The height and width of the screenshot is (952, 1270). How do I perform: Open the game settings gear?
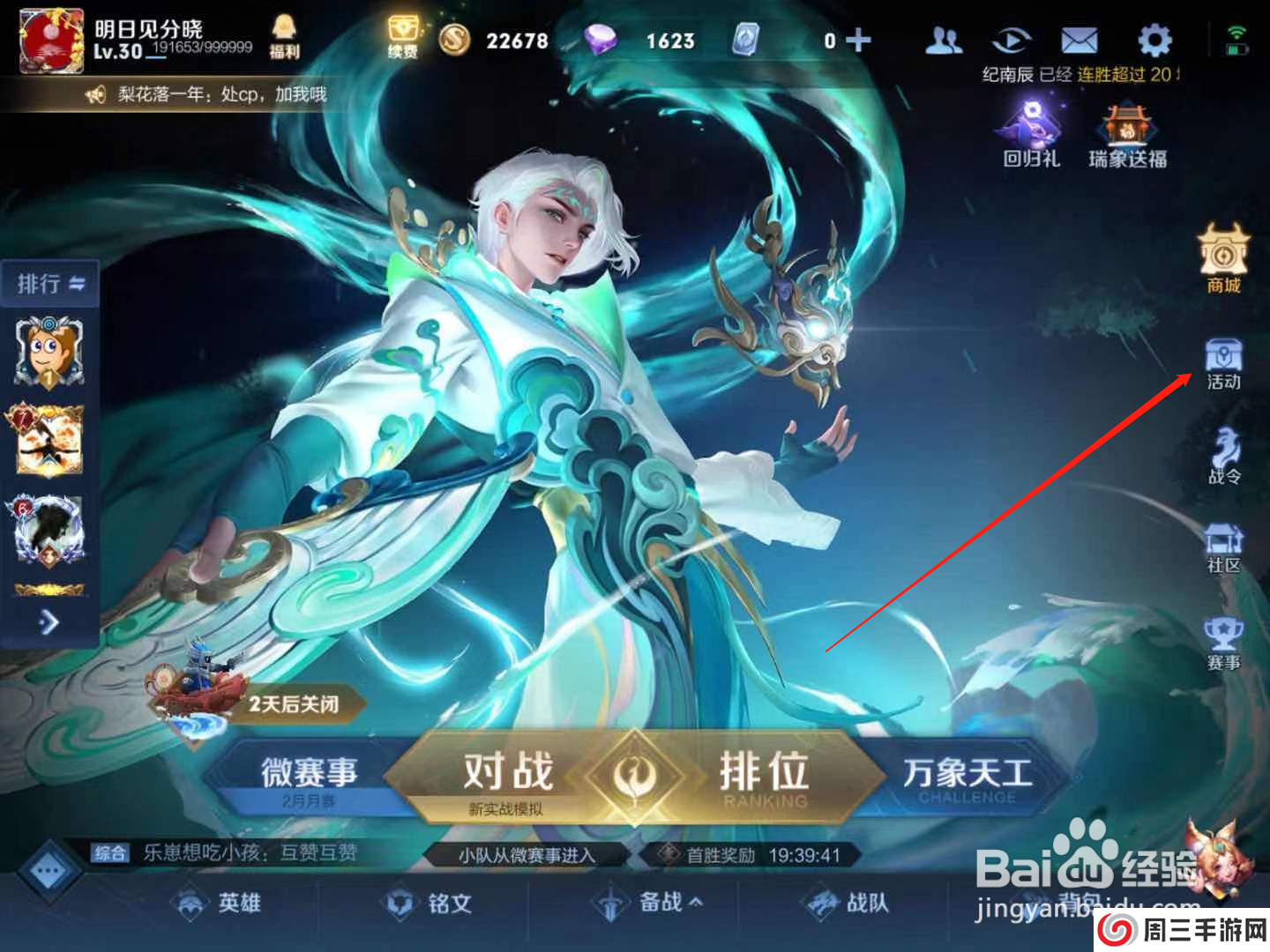click(x=1155, y=40)
